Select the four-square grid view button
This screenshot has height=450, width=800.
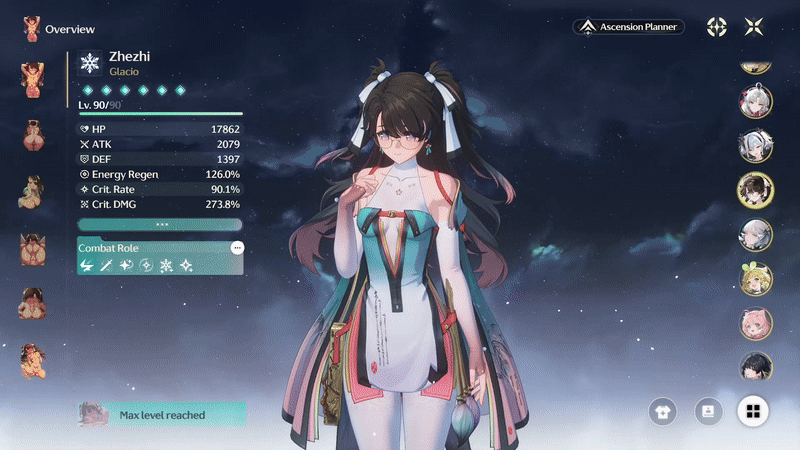[x=753, y=410]
